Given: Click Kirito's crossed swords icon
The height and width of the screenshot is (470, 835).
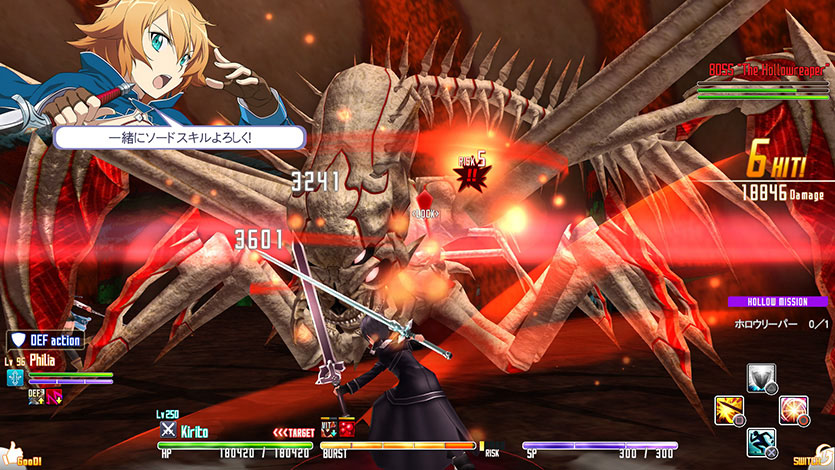Looking at the screenshot, I should 168,430.
